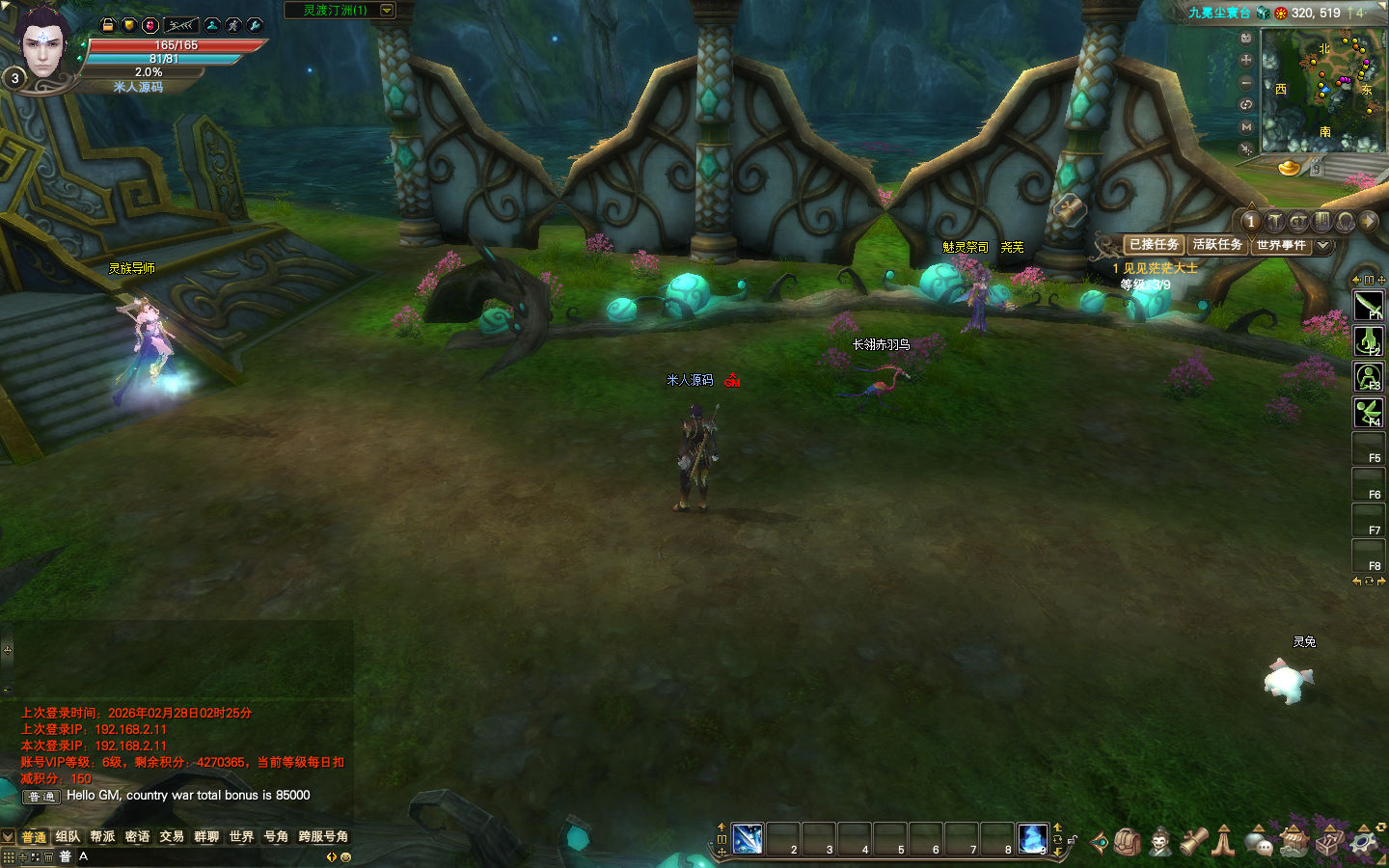Switch to the 世界事件 tab
1389x868 pixels.
tap(1280, 245)
